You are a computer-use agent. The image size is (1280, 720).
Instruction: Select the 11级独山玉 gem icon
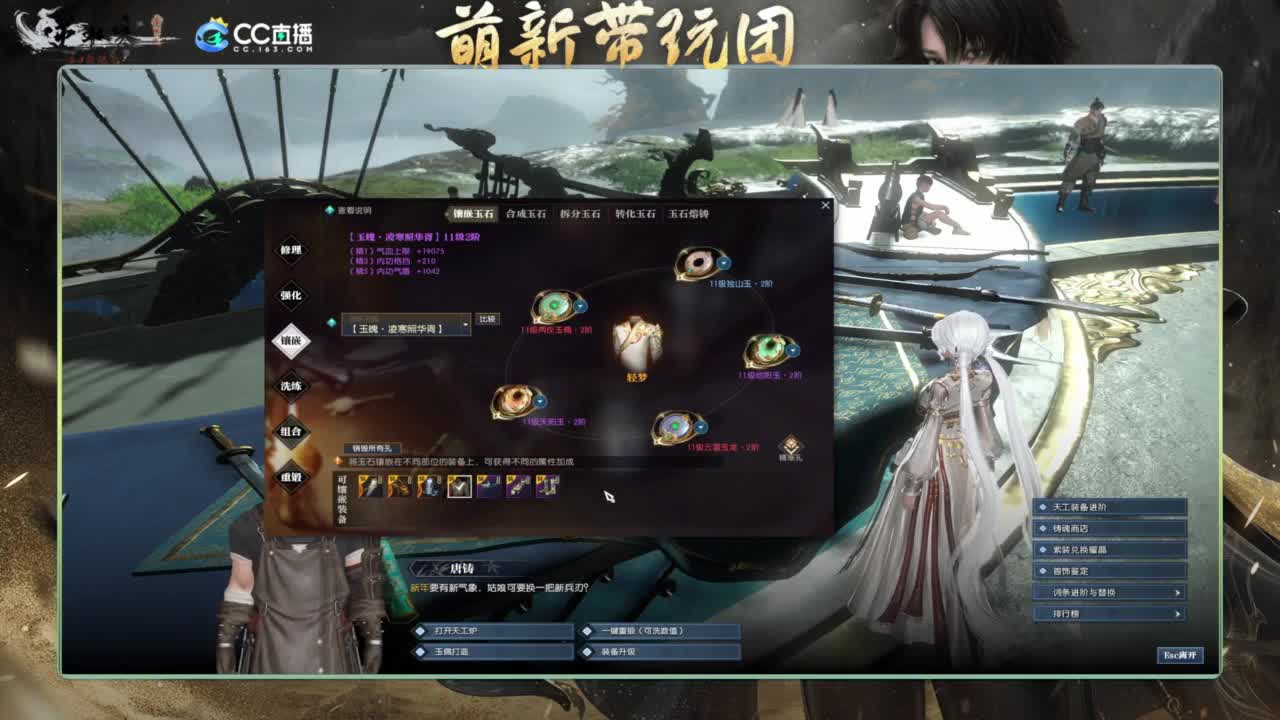(x=700, y=263)
